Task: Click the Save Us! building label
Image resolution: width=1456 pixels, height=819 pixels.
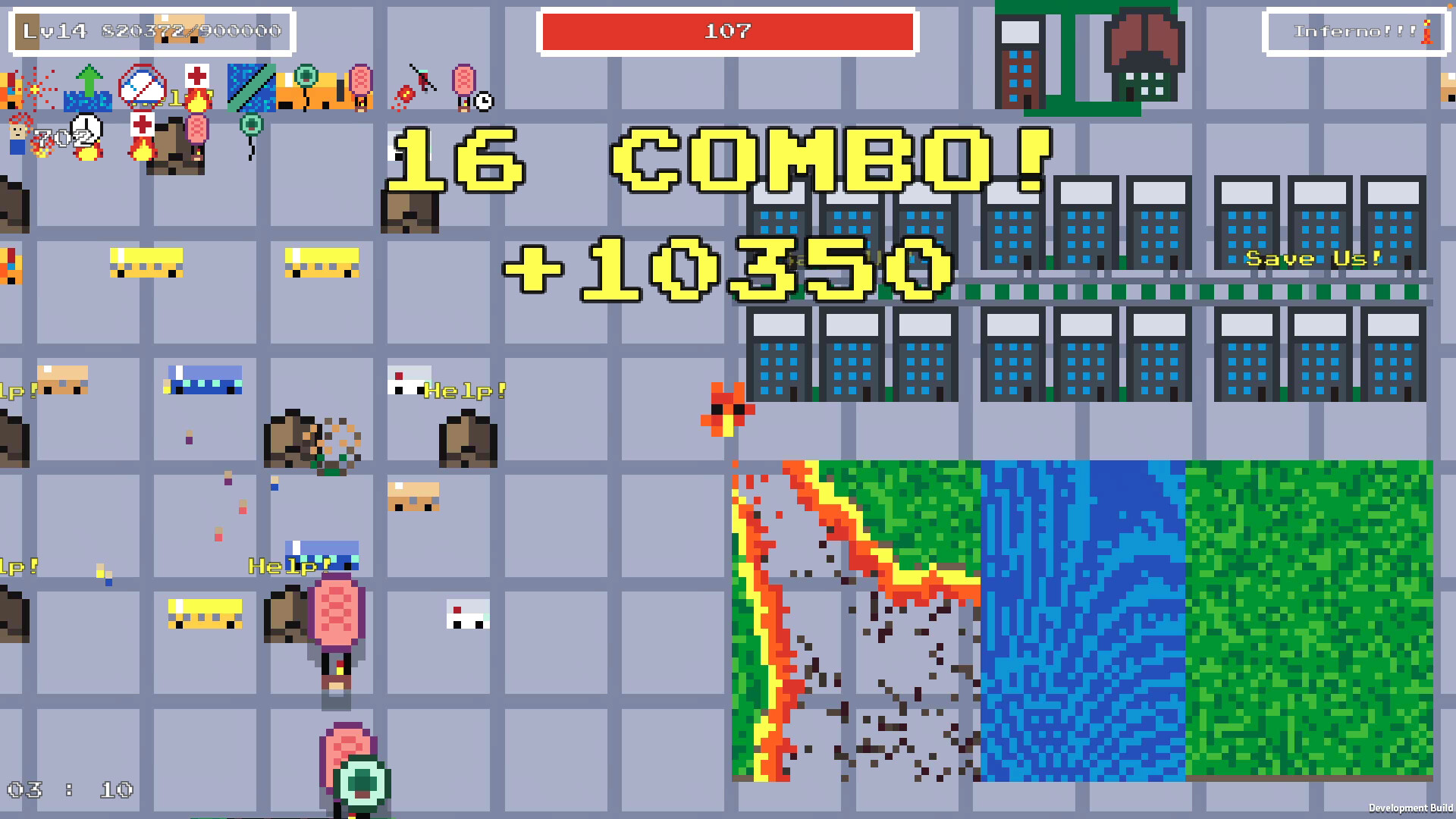Action: tap(1314, 259)
